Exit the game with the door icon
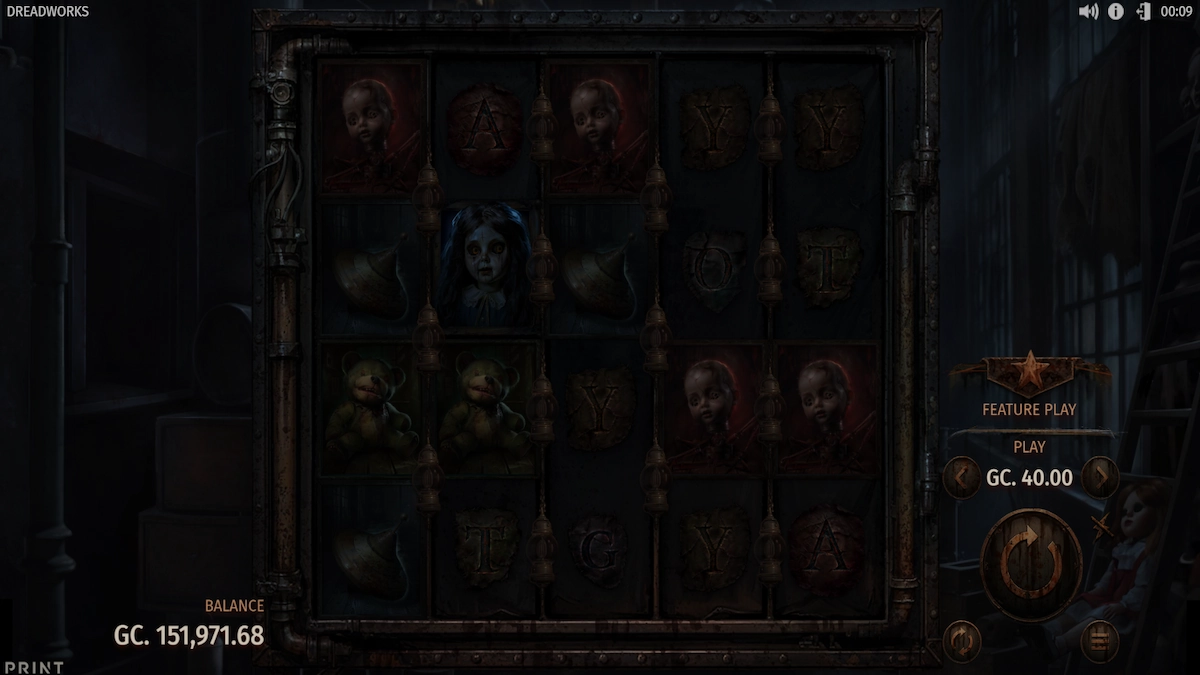Viewport: 1200px width, 675px height. point(1143,12)
